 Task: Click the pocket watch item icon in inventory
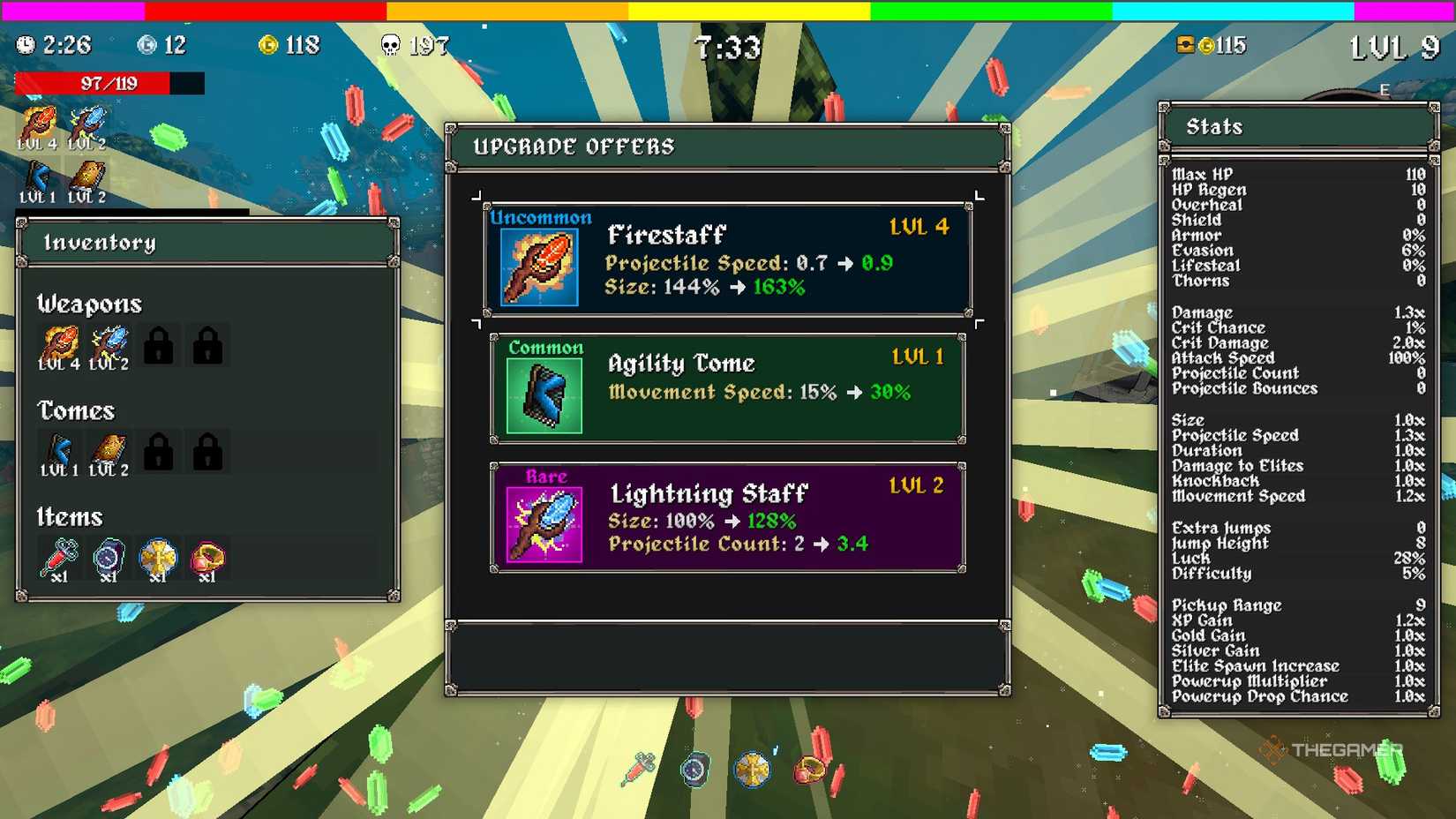tap(108, 556)
